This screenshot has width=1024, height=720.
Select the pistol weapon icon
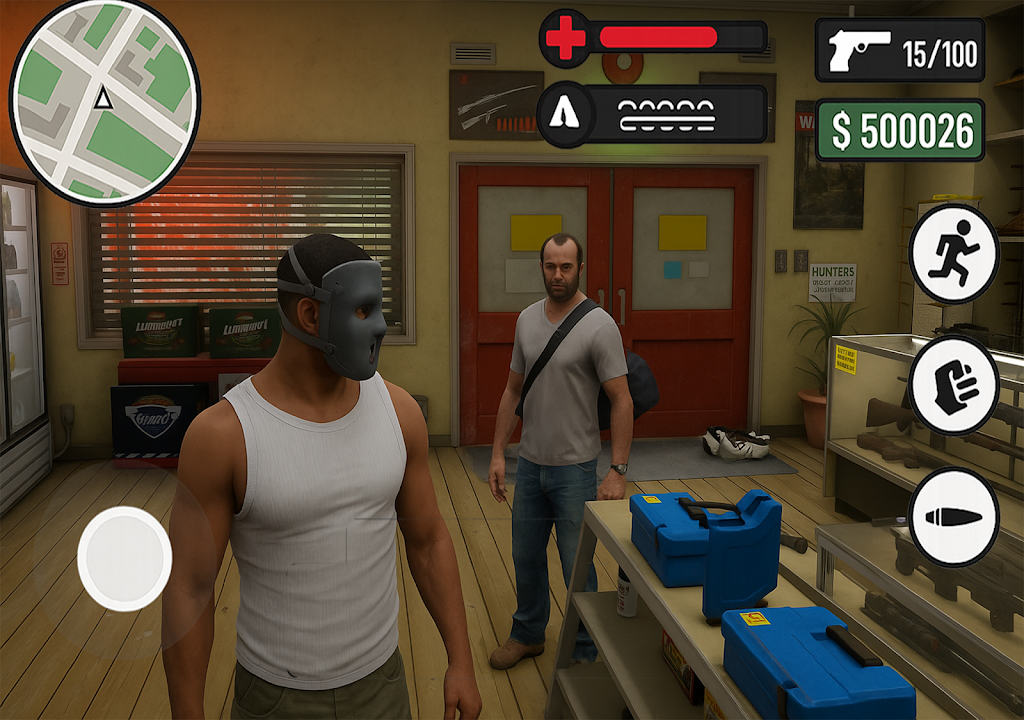coord(859,49)
